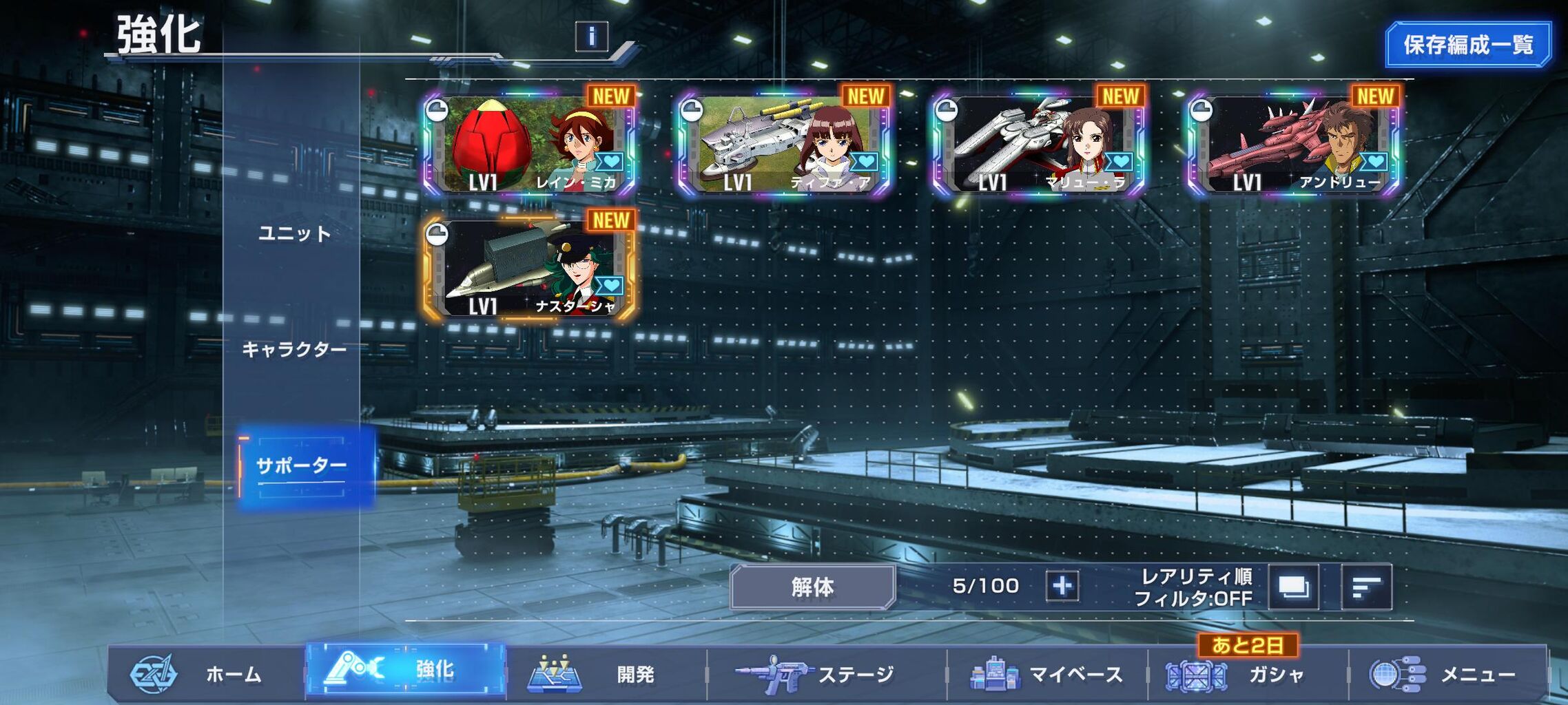Choose the ナスターシャ supporter card
Image resolution: width=1568 pixels, height=705 pixels.
[529, 269]
